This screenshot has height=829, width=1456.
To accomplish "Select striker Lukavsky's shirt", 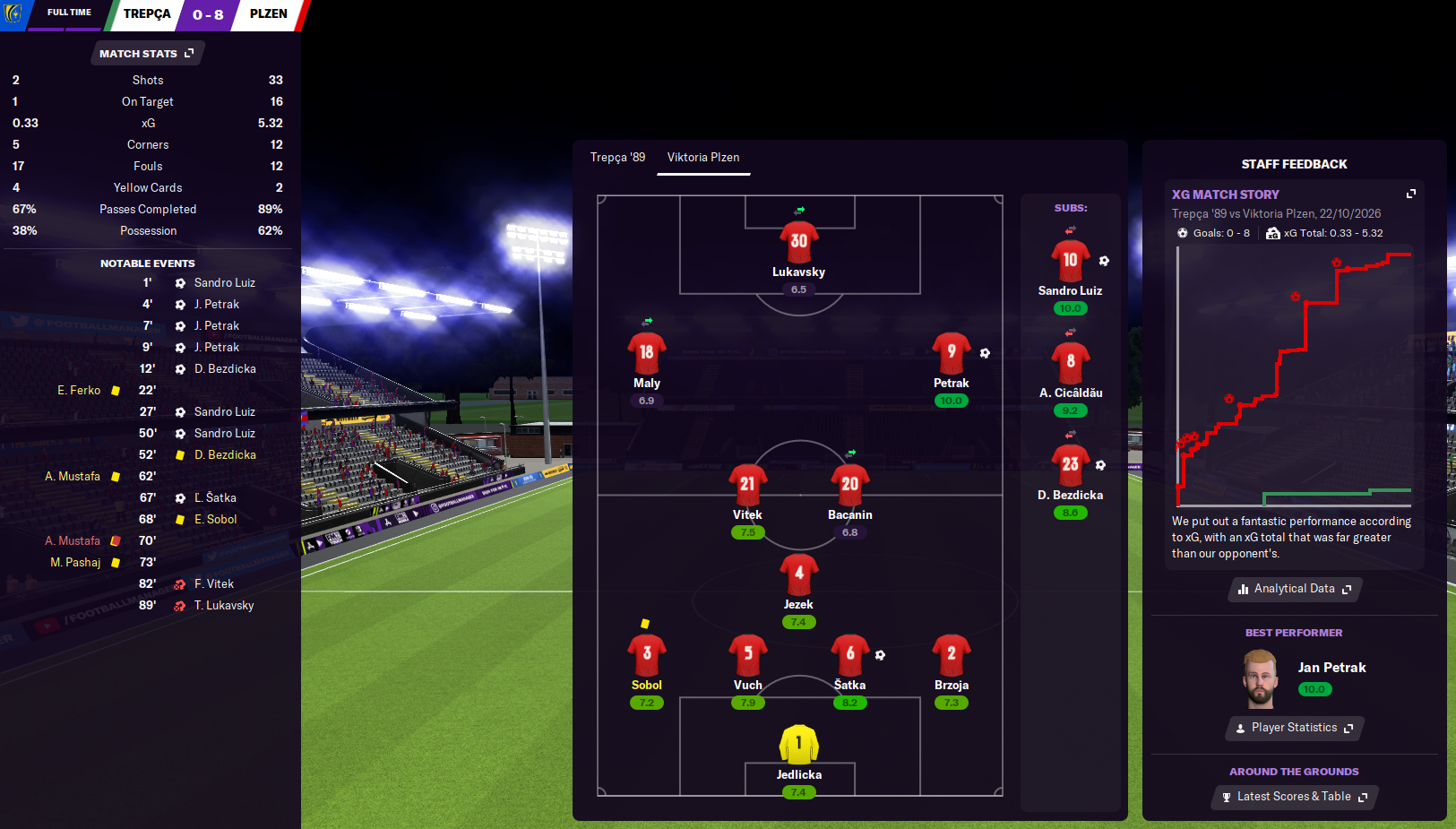I will (x=799, y=242).
